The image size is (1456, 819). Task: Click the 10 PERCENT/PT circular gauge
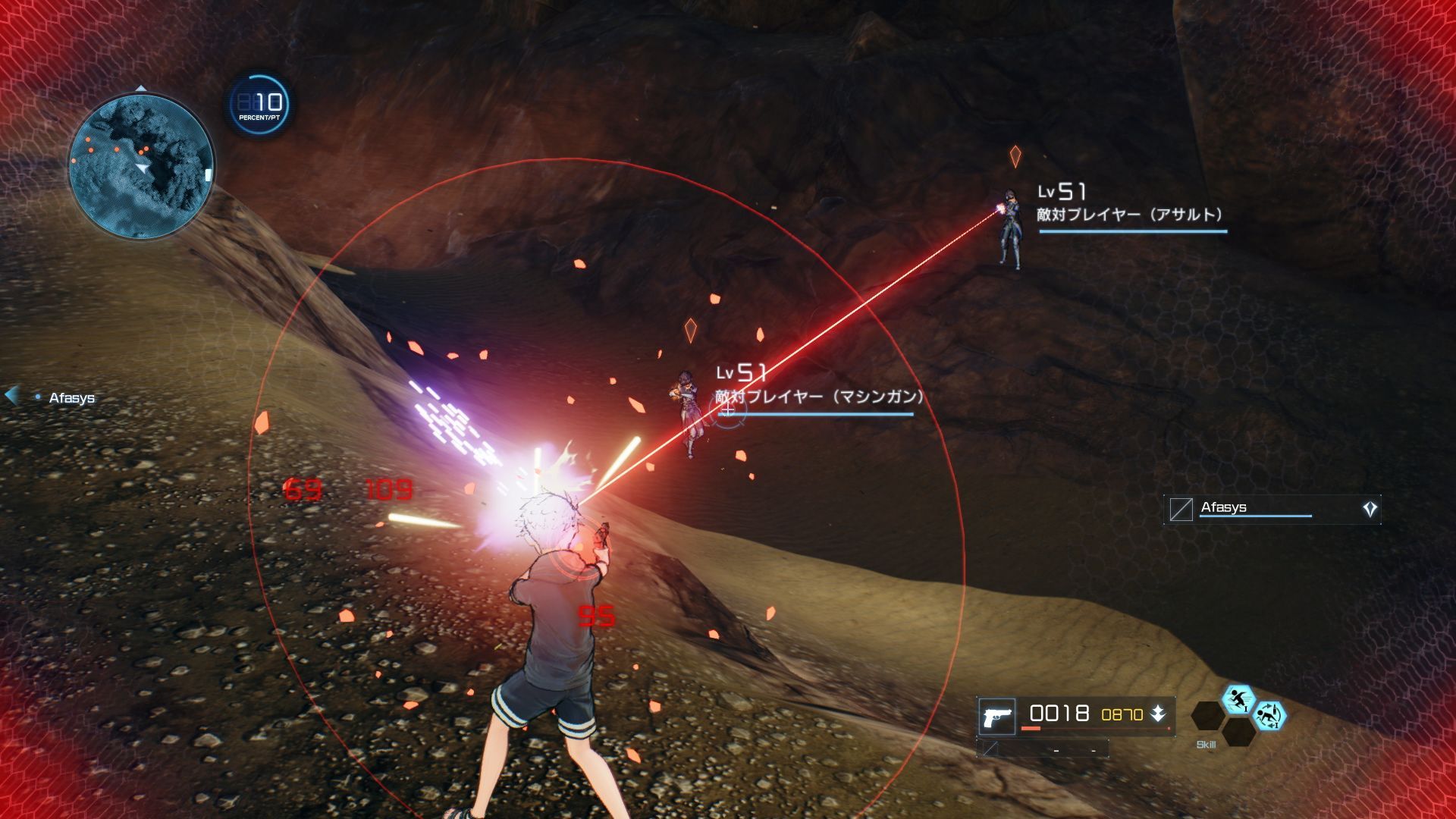(x=257, y=103)
